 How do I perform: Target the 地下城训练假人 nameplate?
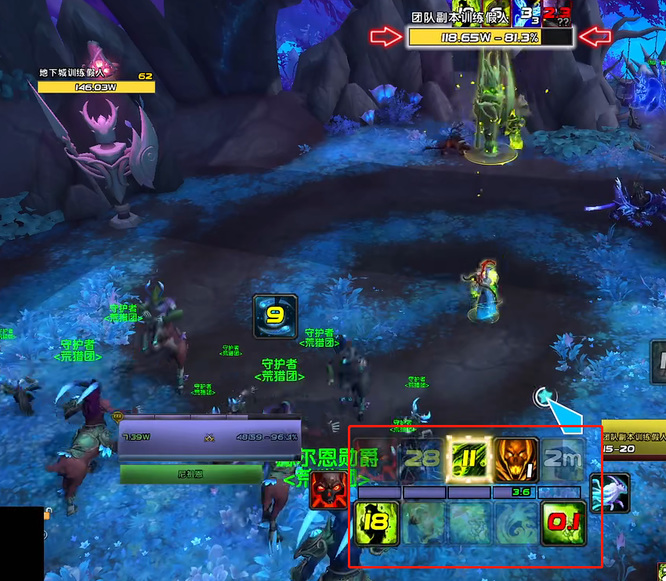click(x=97, y=87)
